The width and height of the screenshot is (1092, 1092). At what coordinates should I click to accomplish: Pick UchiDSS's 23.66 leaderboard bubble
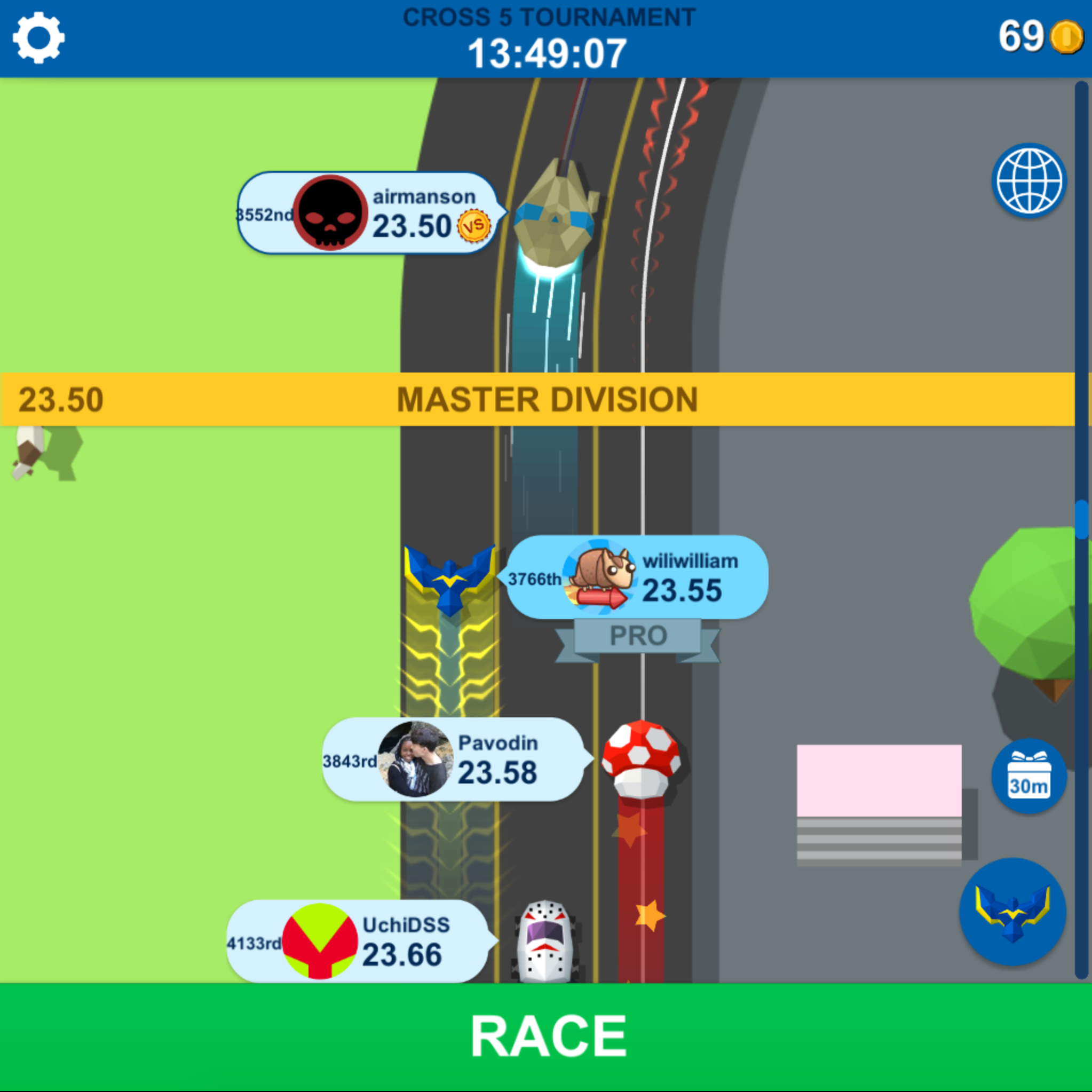coord(357,941)
